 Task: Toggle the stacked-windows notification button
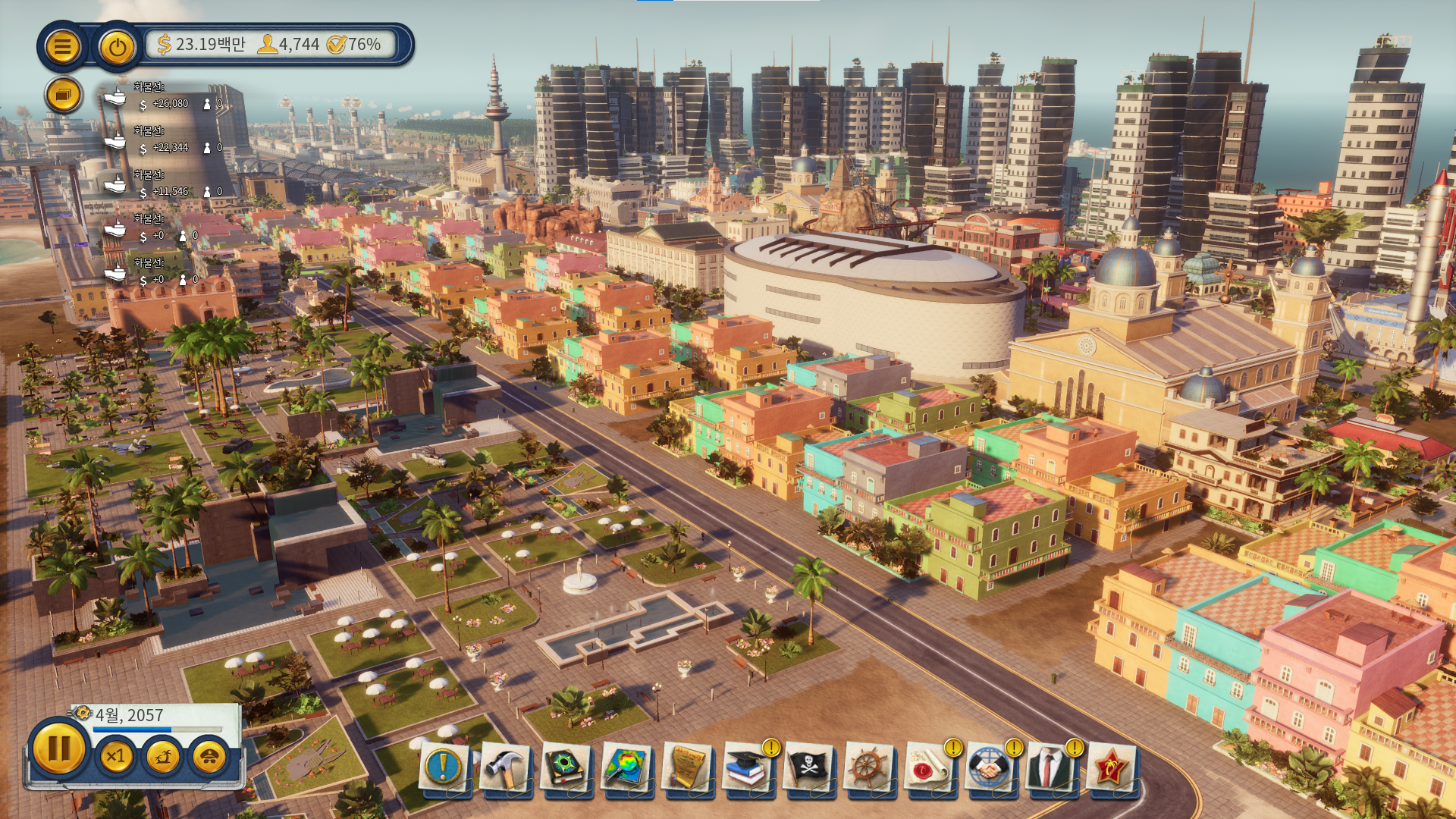(x=63, y=96)
